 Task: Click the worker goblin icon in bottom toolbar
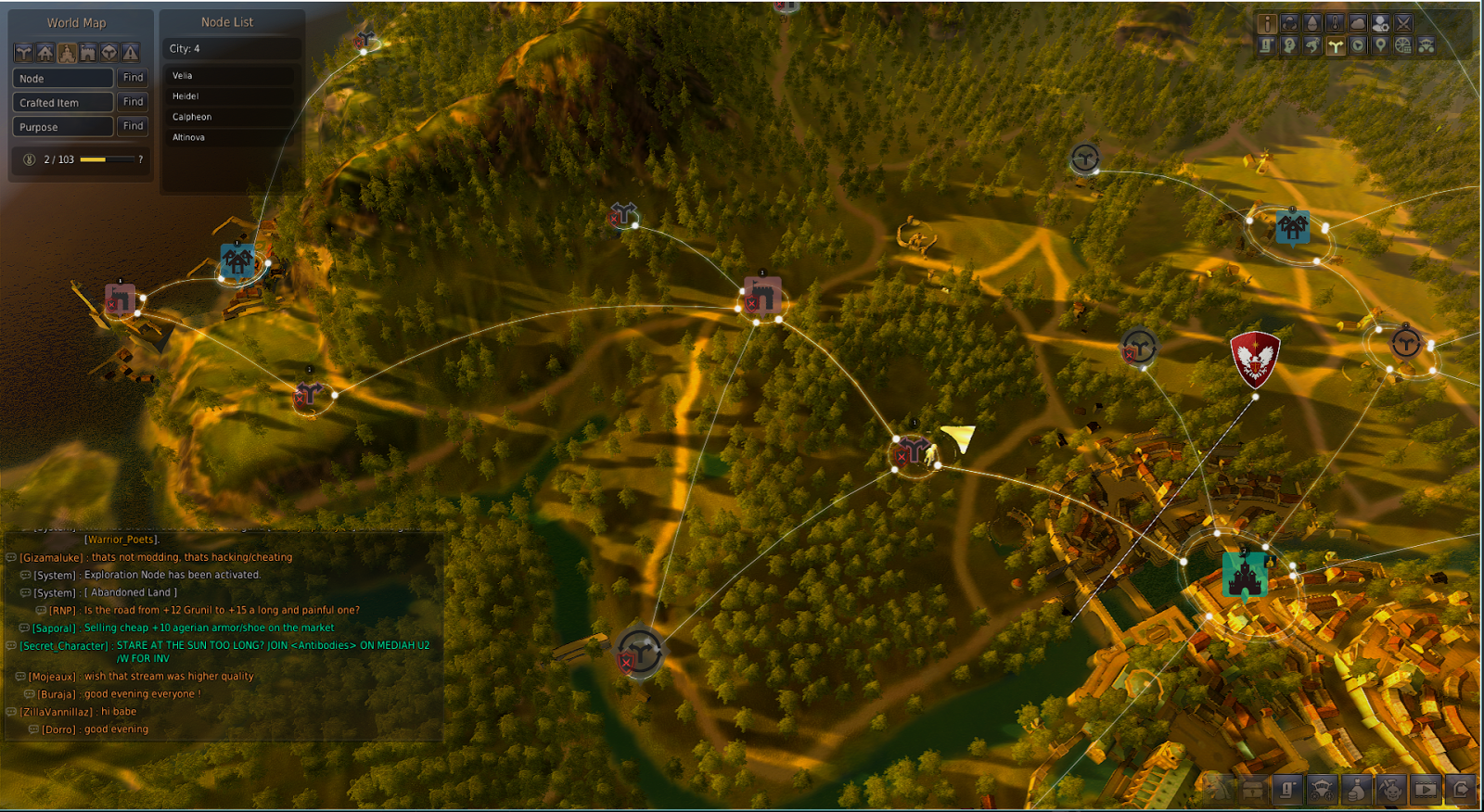1392,790
